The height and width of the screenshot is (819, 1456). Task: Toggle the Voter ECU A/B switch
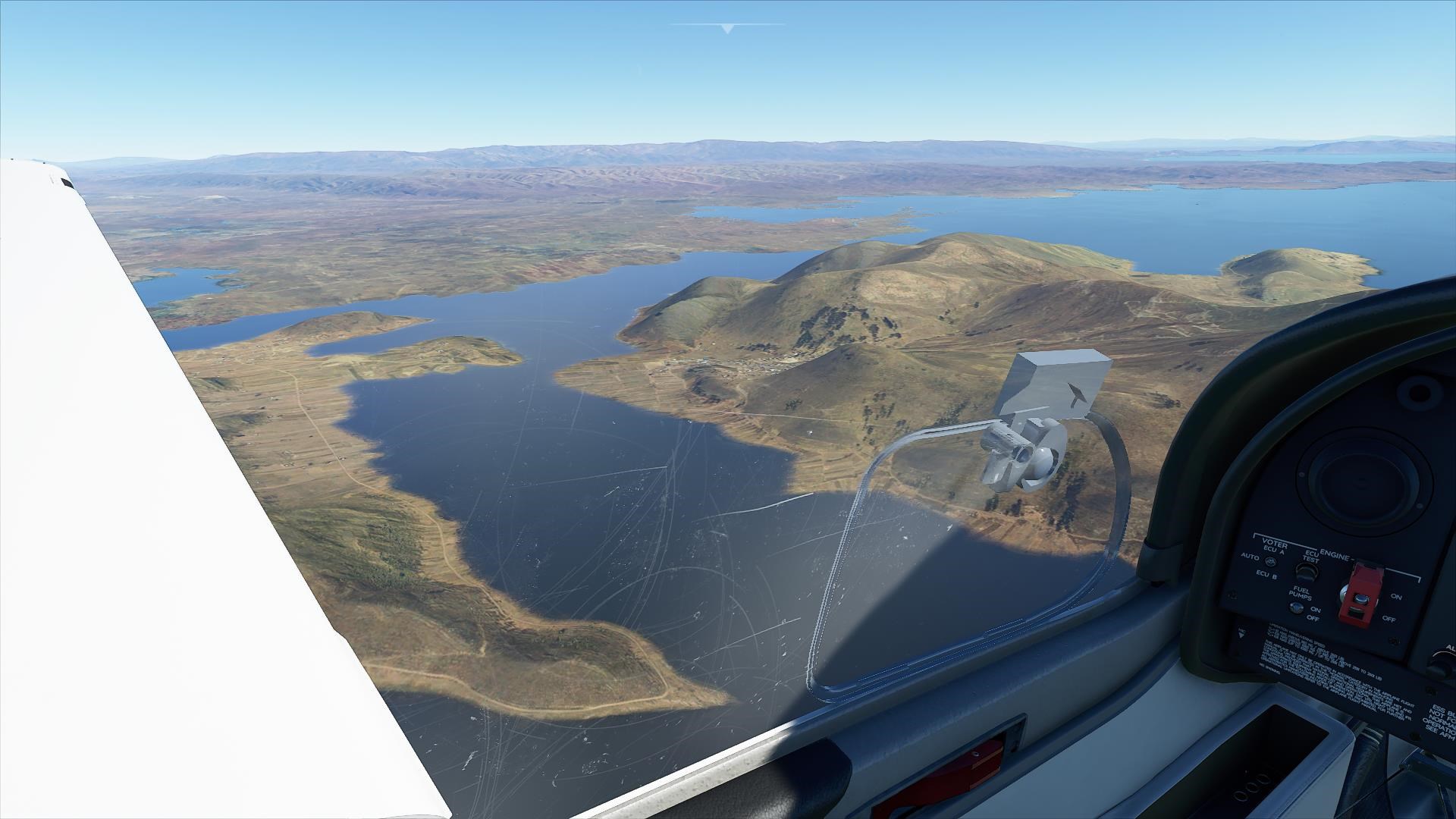click(1269, 560)
